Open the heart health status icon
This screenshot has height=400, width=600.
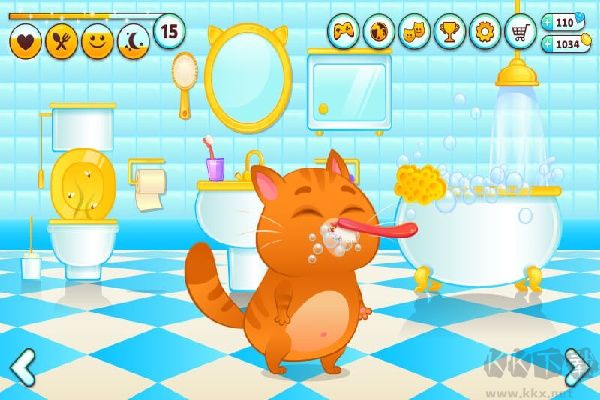pyautogui.click(x=25, y=41)
